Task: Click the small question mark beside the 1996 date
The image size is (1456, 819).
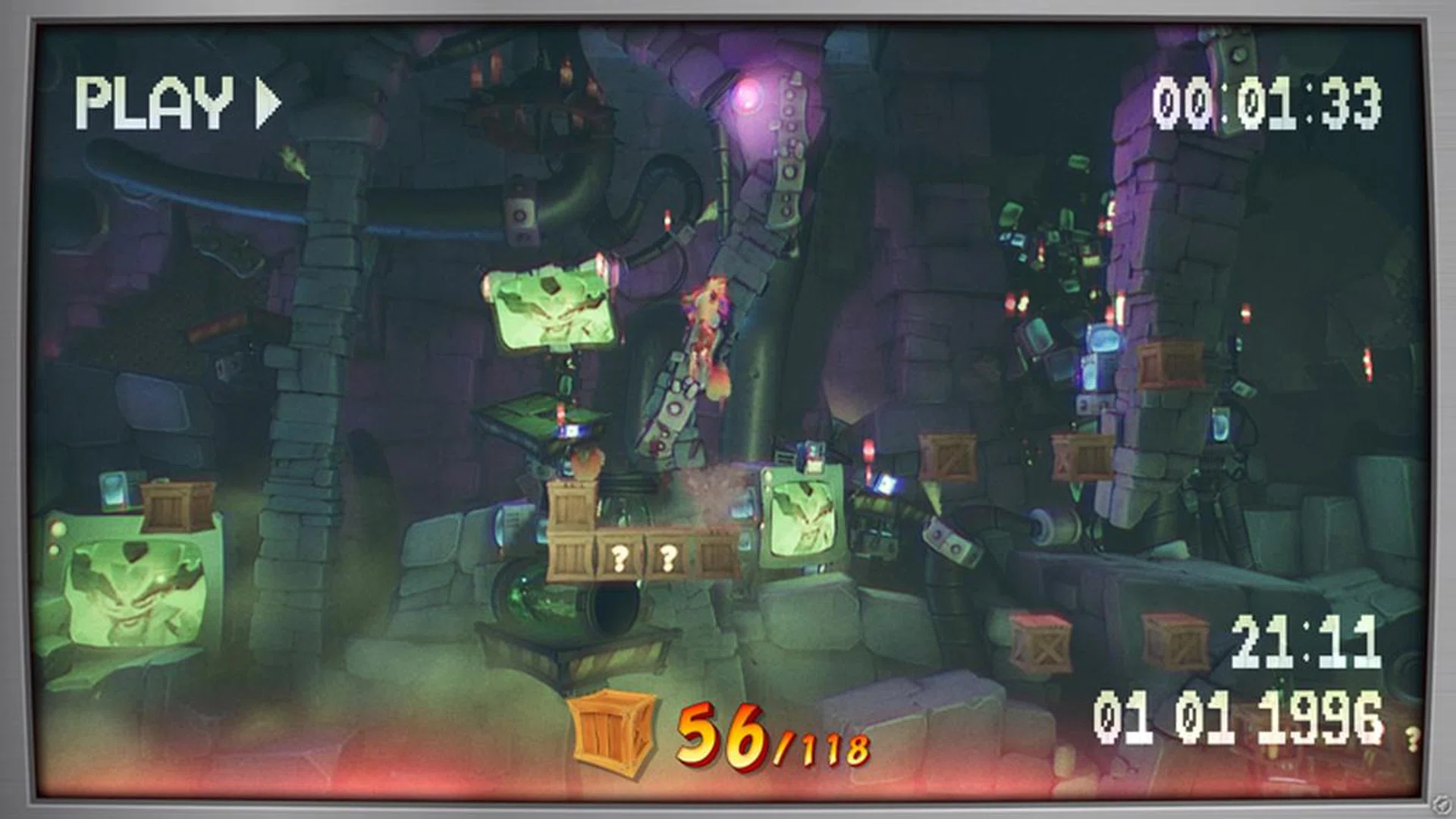Action: pos(1412,739)
